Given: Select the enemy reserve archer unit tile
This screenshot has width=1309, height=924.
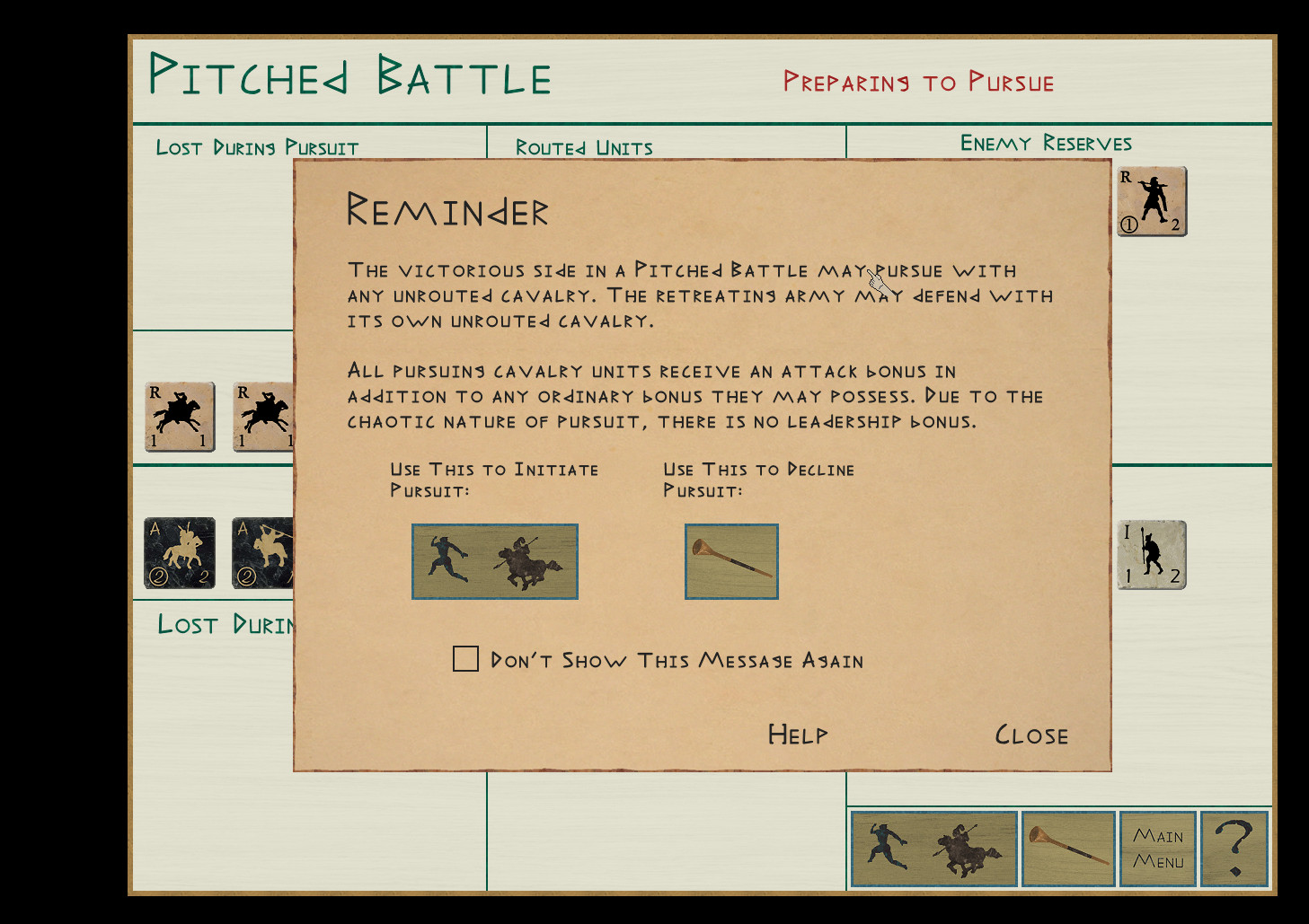Looking at the screenshot, I should click(x=1152, y=202).
